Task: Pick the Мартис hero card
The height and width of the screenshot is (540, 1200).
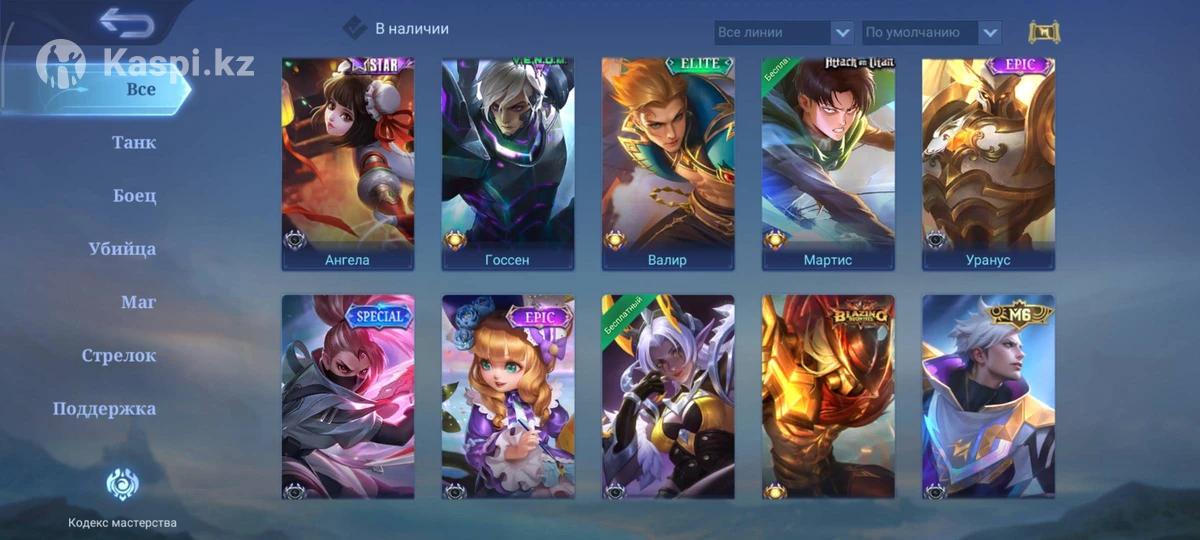Action: 828,163
